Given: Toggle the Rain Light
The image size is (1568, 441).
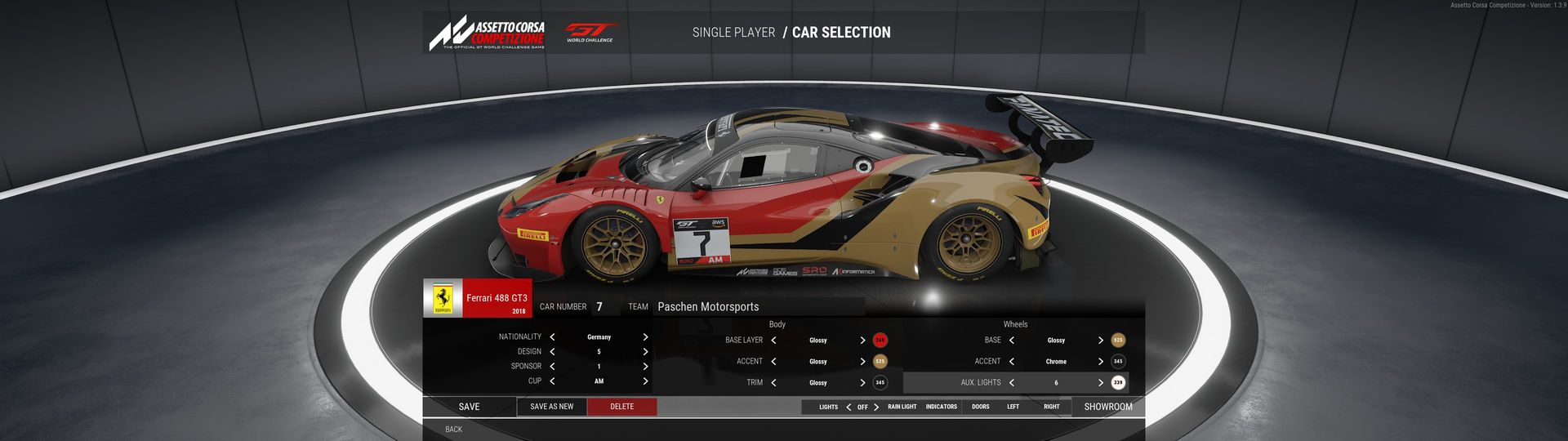Looking at the screenshot, I should click(x=902, y=407).
